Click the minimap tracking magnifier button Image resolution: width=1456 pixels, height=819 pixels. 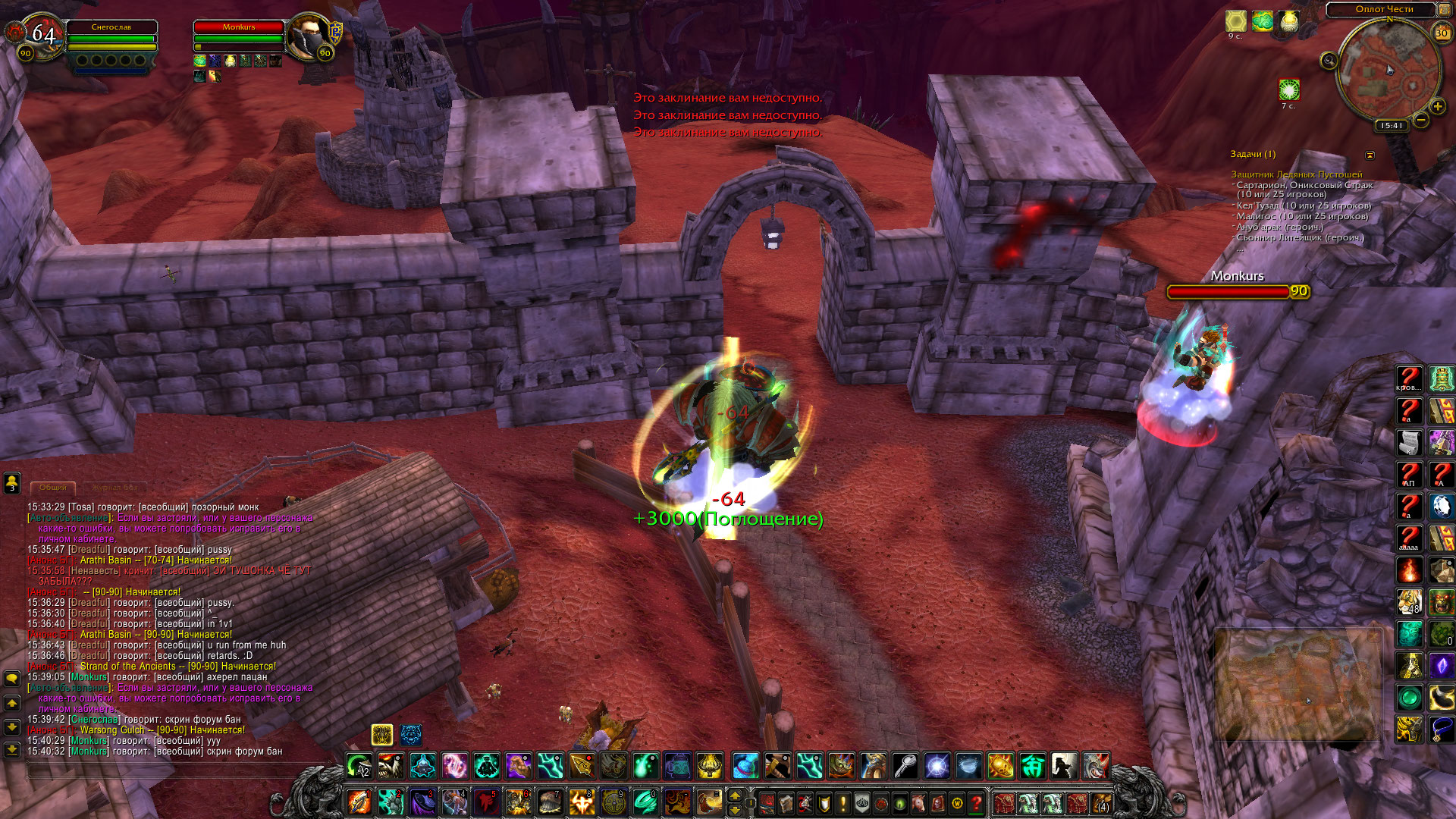1329,61
